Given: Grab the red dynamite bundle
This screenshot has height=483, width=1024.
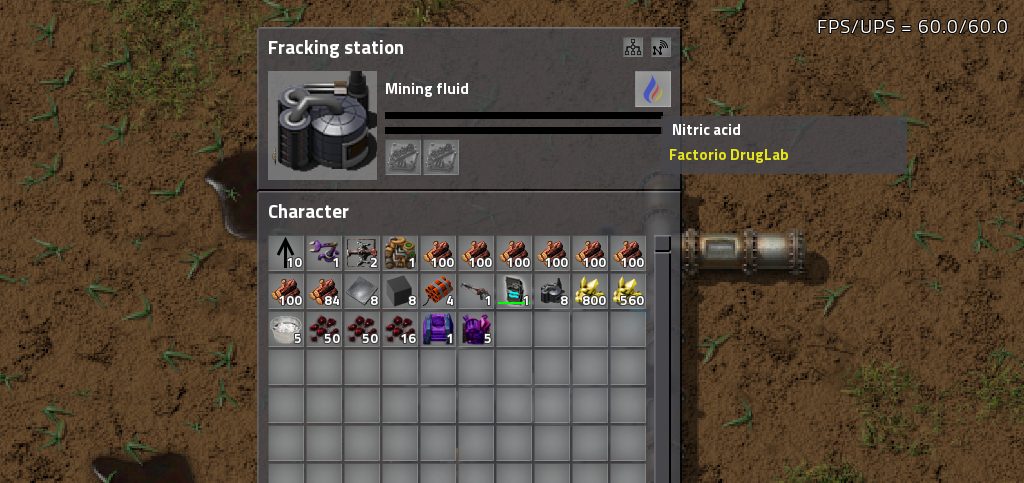Looking at the screenshot, I should [438, 290].
